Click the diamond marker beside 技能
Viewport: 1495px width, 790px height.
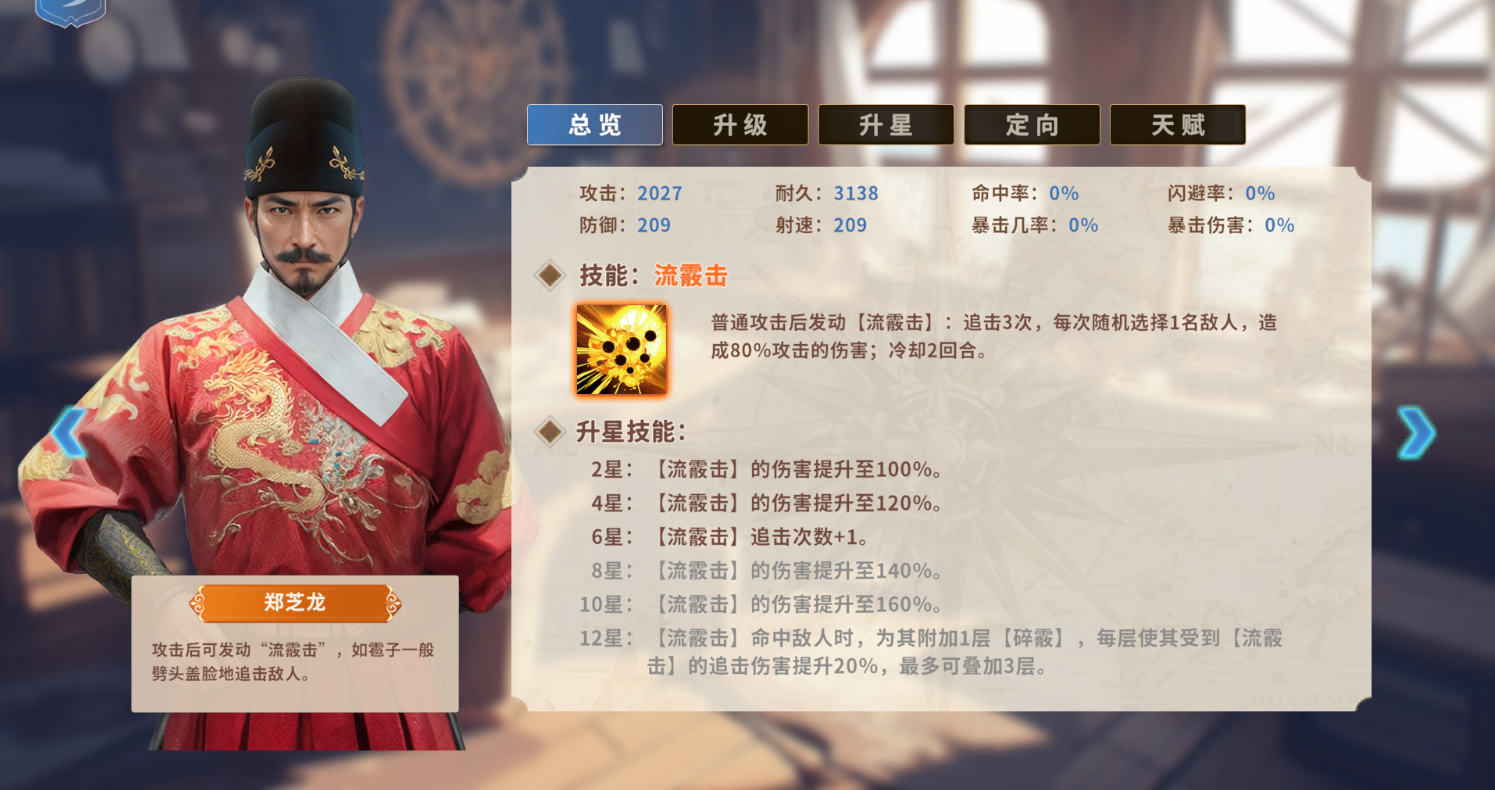click(549, 273)
